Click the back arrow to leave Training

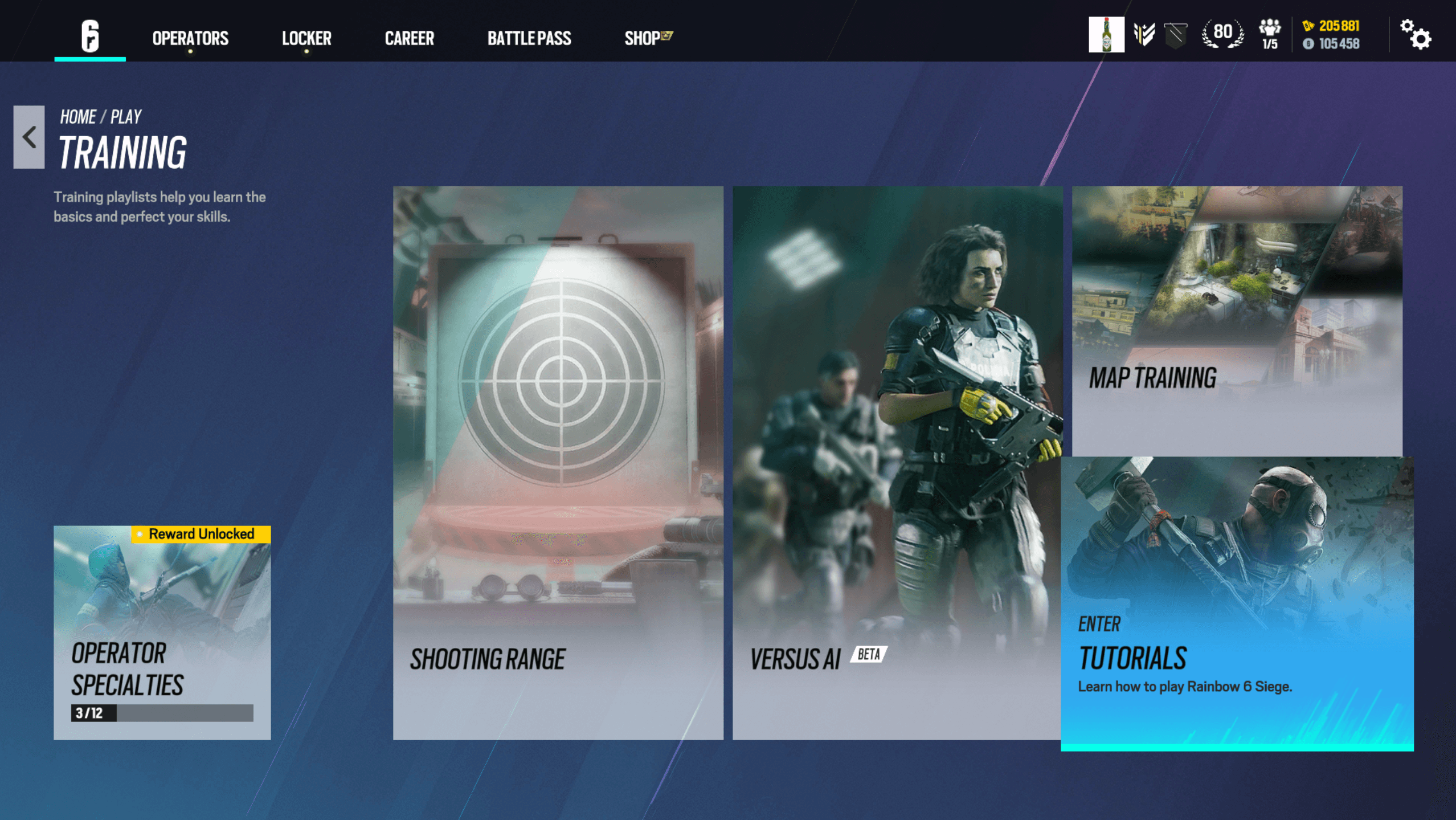27,137
